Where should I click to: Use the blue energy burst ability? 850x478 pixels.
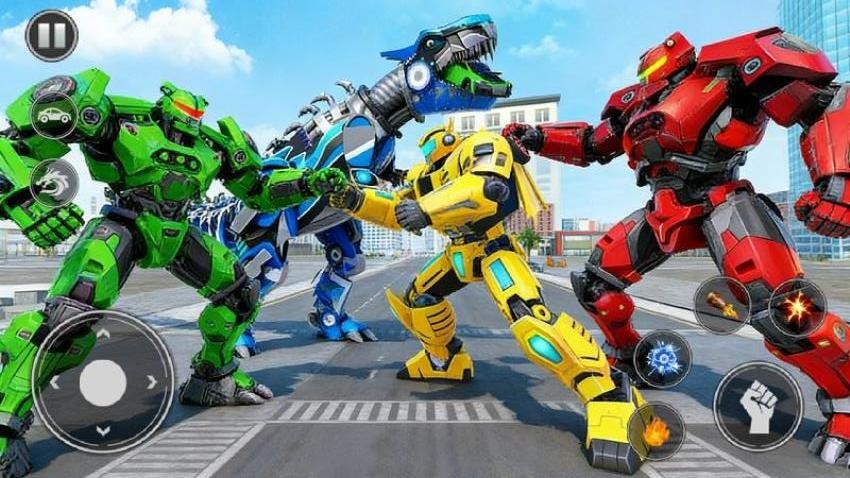[662, 359]
